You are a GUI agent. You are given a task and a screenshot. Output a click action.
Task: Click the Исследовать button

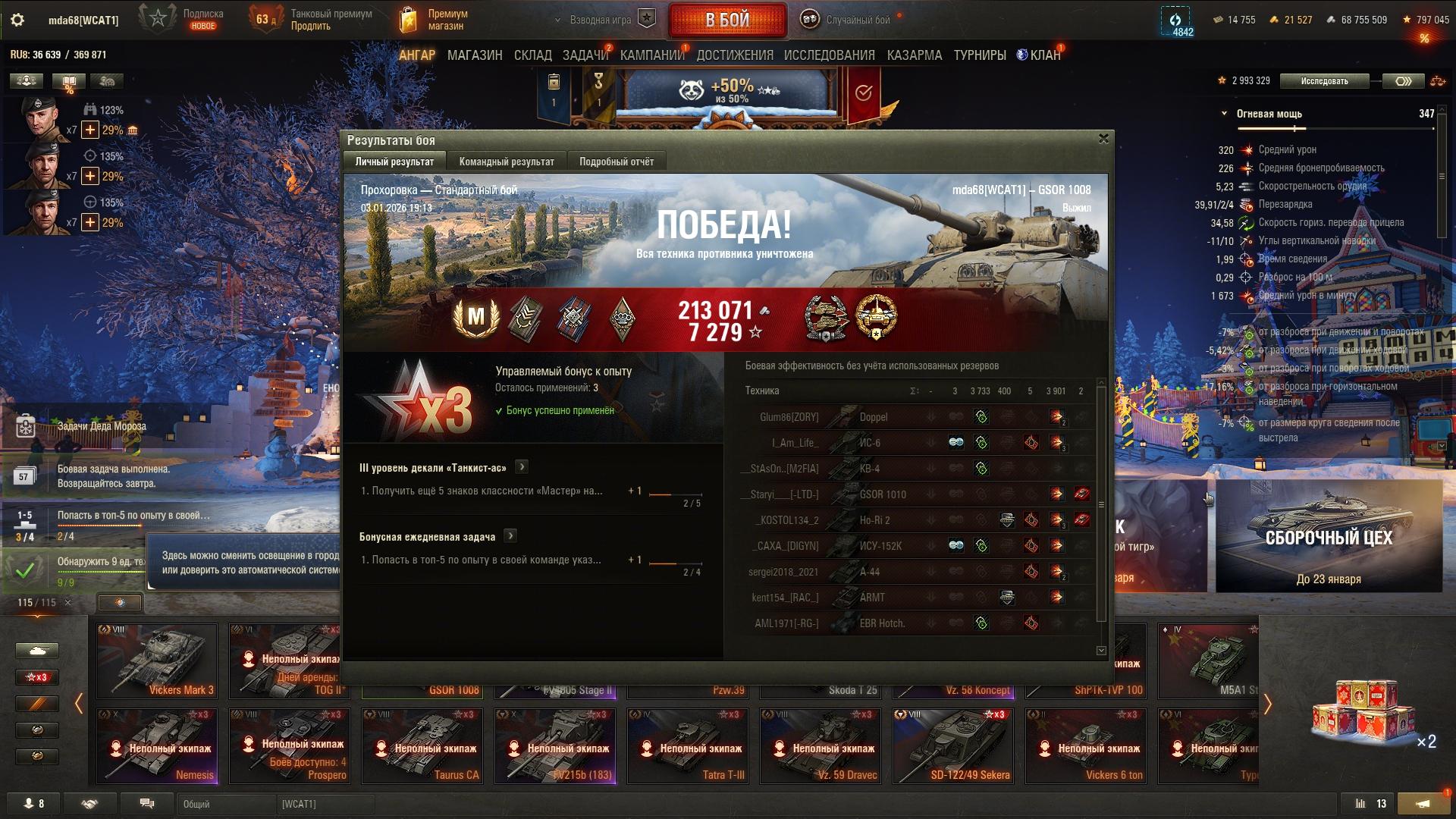click(1324, 81)
